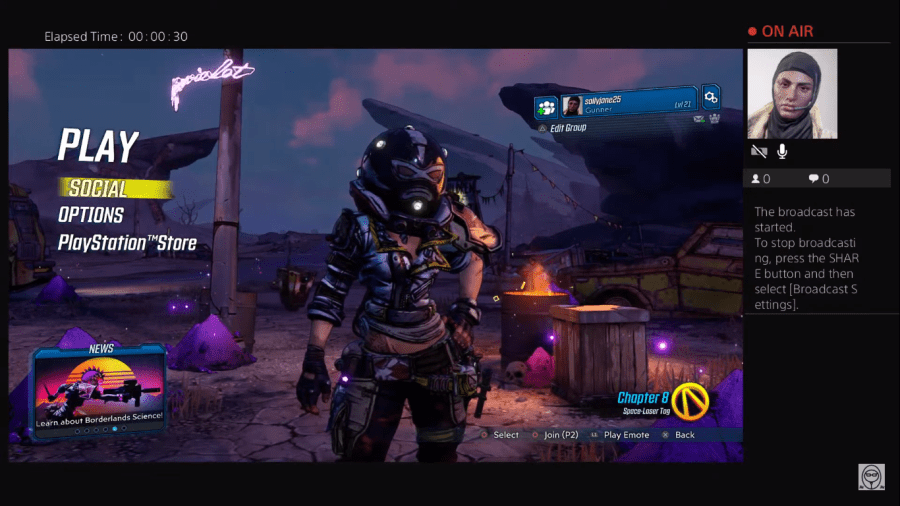This screenshot has height=506, width=900.
Task: Go to the PlayStation Store entry
Action: click(127, 242)
